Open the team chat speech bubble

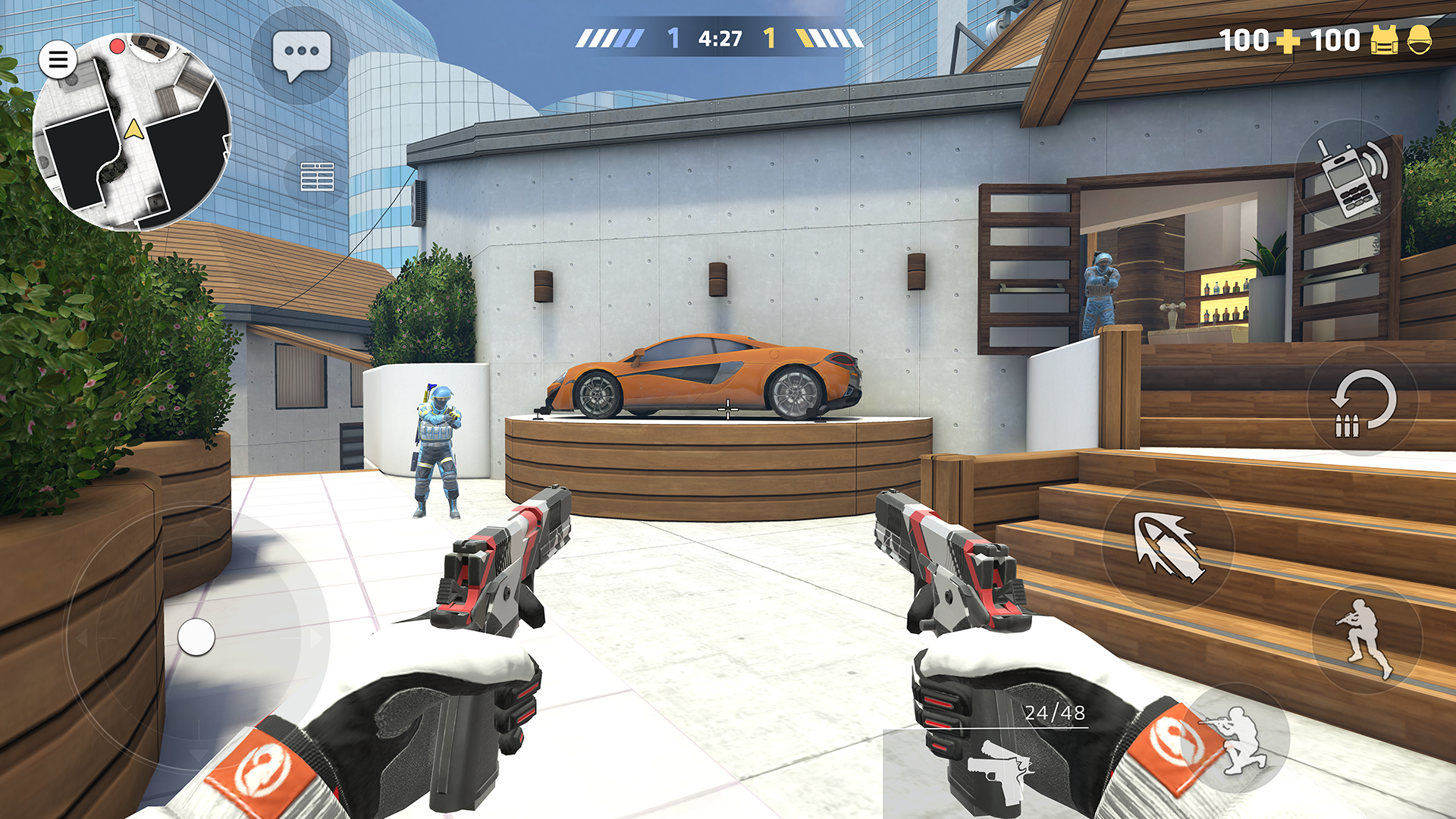coord(302,52)
